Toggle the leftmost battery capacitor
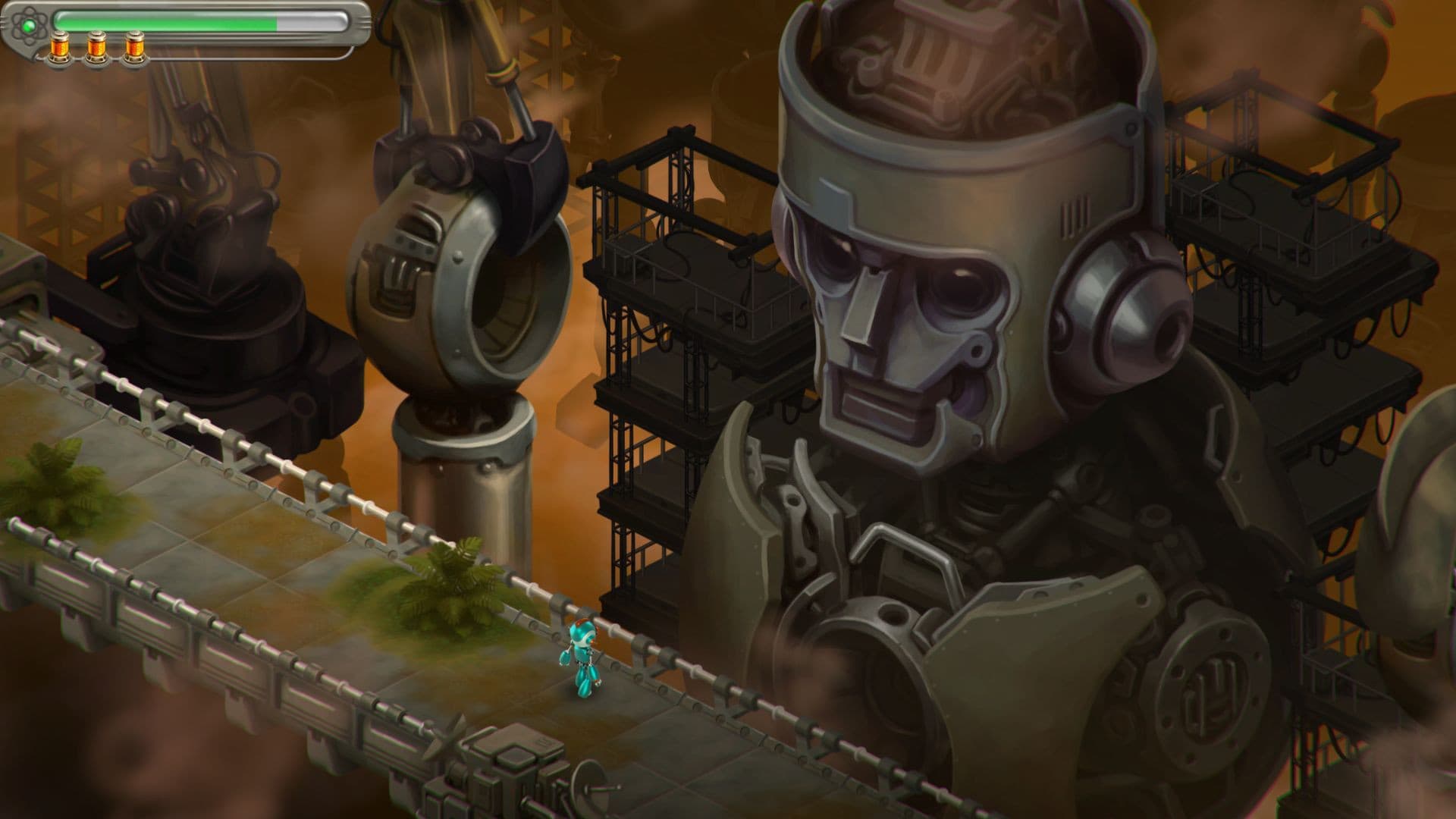The width and height of the screenshot is (1456, 819). (61, 47)
